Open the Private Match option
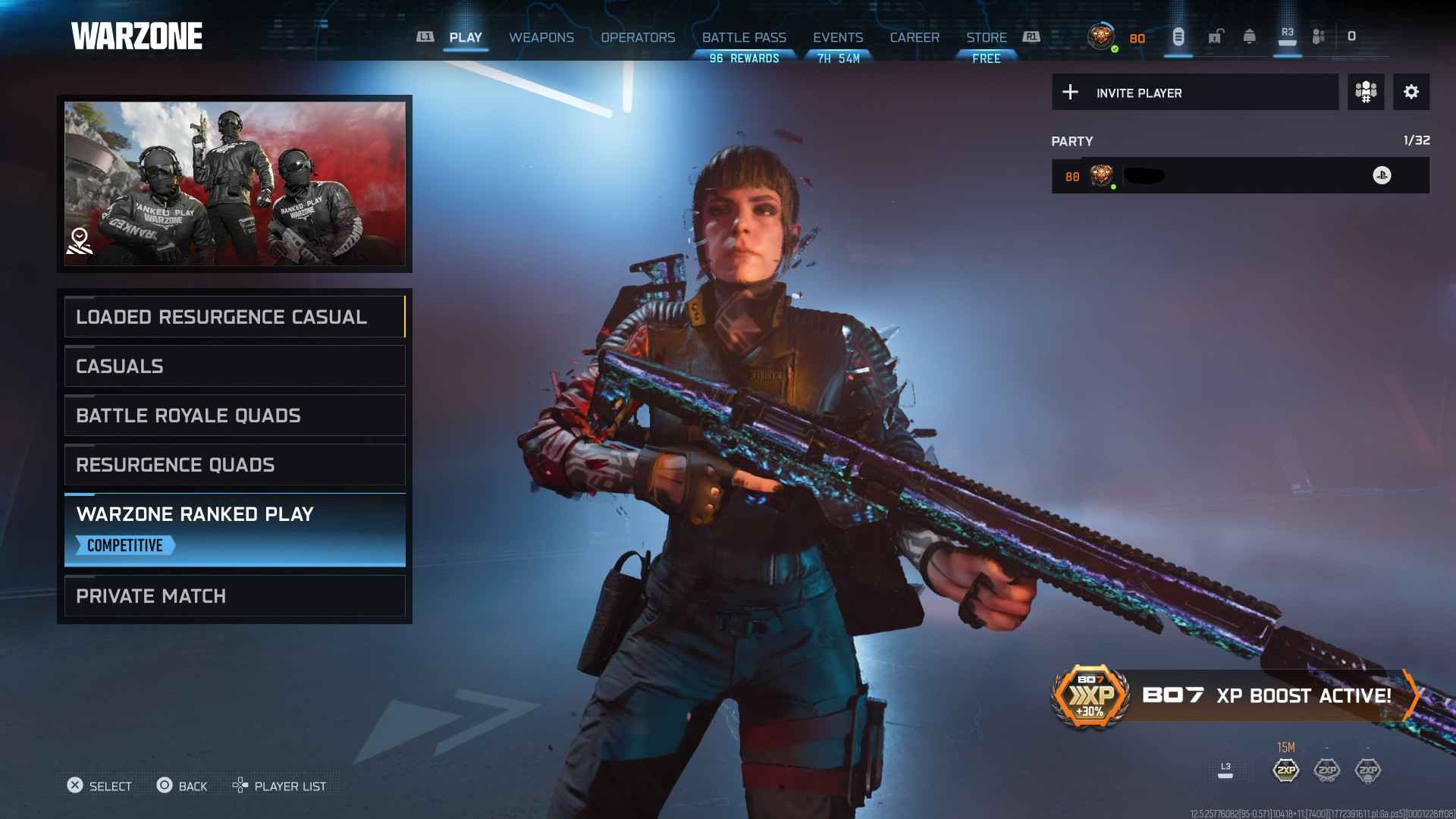The width and height of the screenshot is (1456, 819). coord(234,596)
